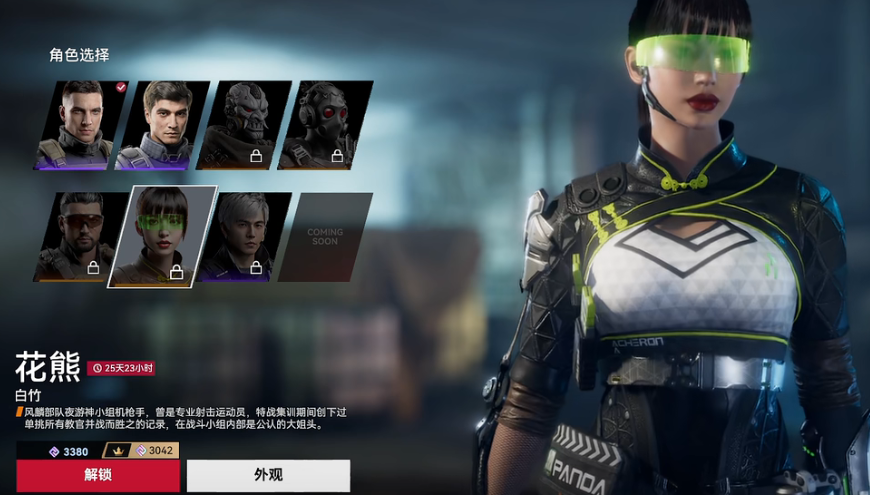
Task: Choose the green-visor woman portrait
Action: 162,236
